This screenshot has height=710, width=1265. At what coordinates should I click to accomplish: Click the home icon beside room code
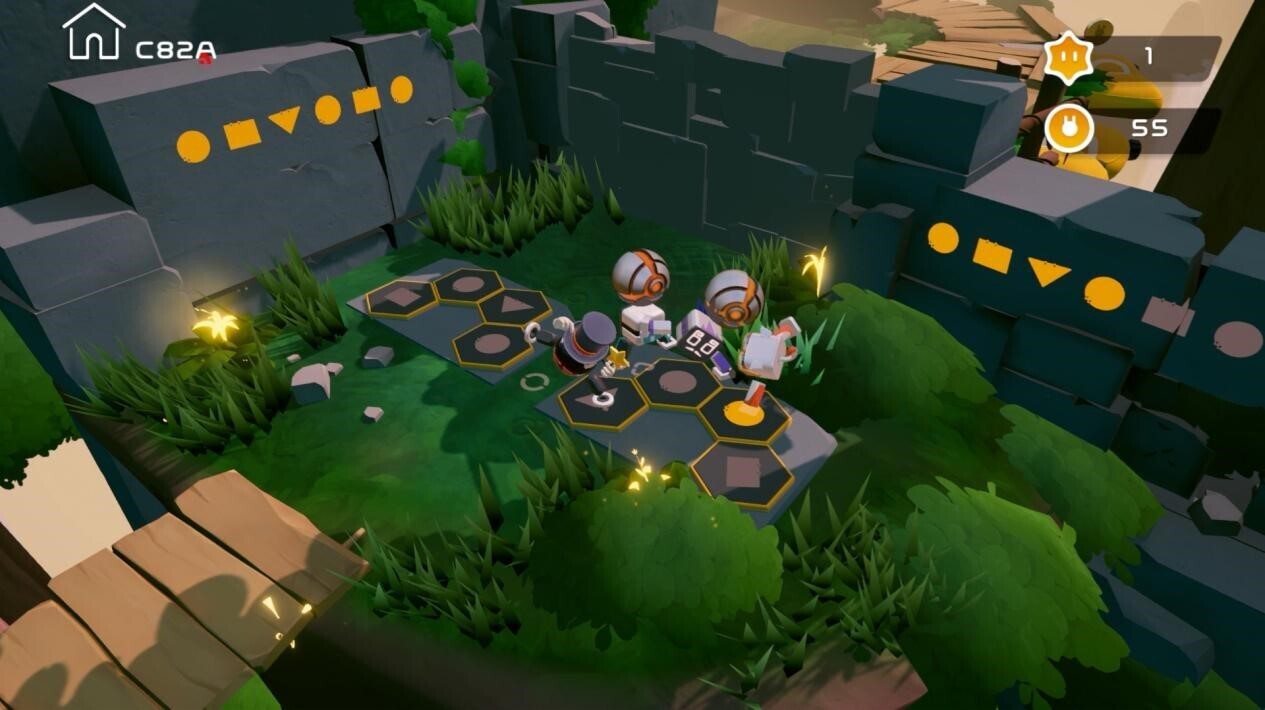(x=93, y=32)
